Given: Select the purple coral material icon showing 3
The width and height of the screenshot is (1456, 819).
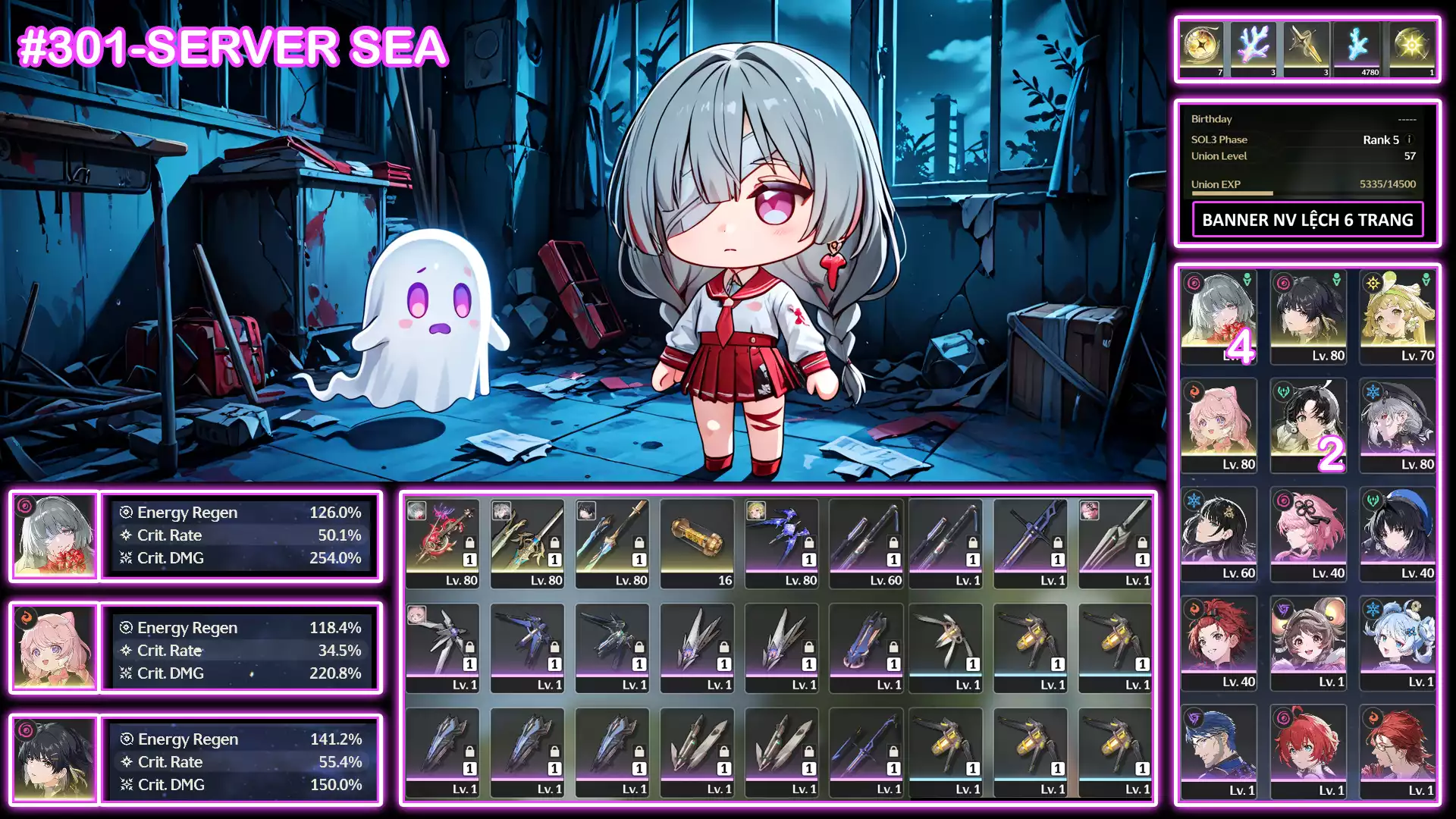Looking at the screenshot, I should tap(1253, 45).
